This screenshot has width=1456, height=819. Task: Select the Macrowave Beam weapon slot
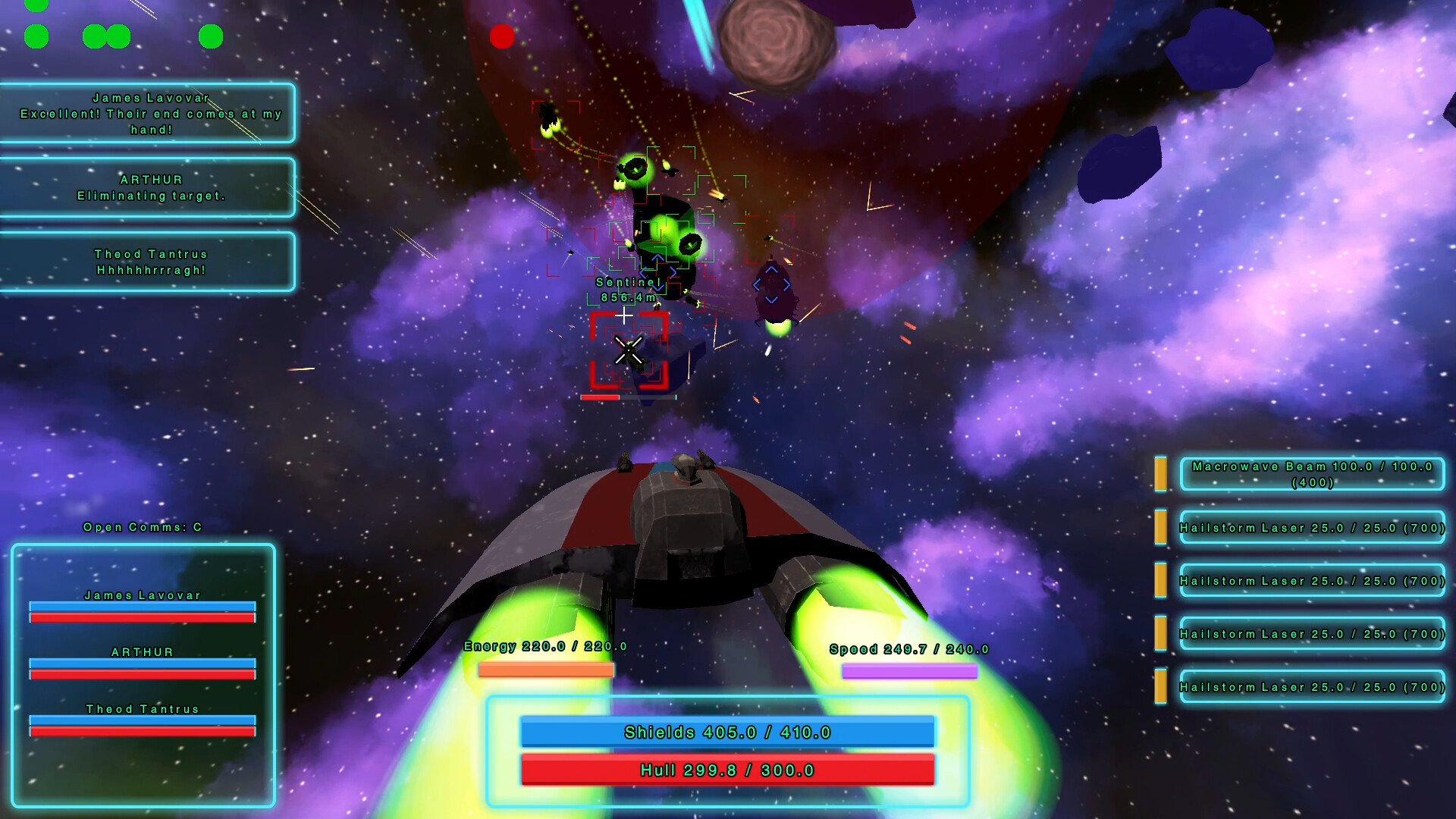tap(1313, 474)
